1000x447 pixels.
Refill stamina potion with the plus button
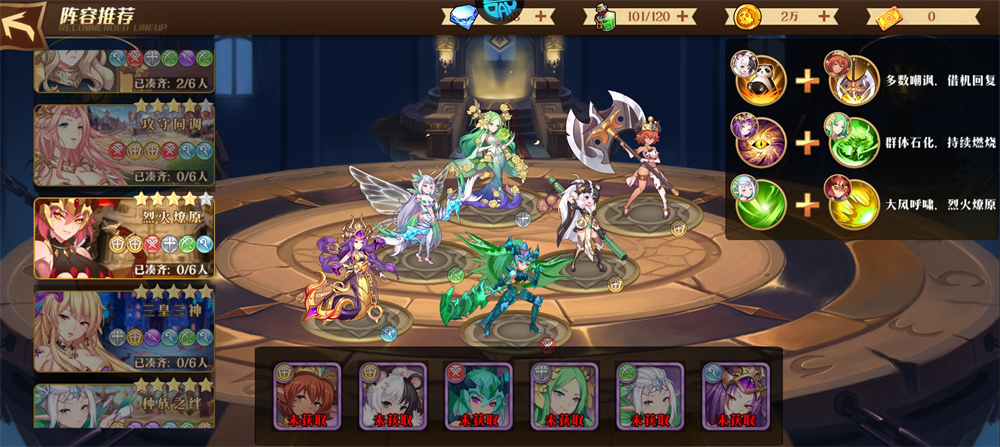point(684,16)
